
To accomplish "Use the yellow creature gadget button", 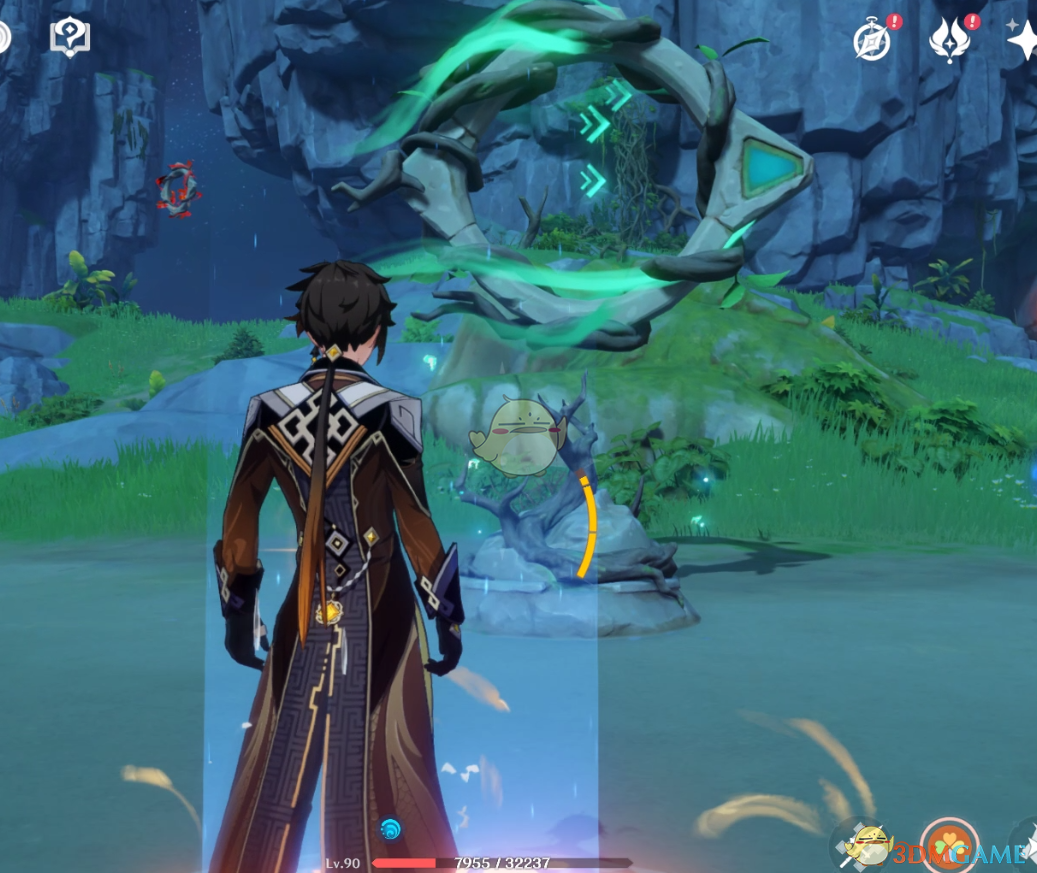I will tap(868, 846).
